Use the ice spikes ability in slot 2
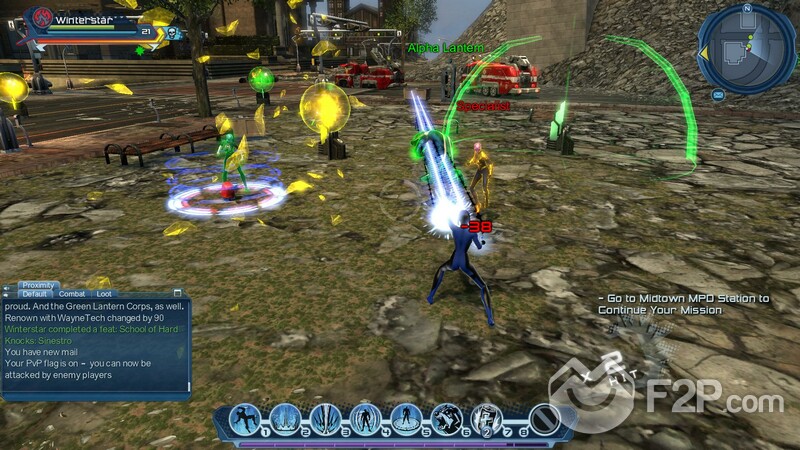800x450 pixels. coord(286,417)
